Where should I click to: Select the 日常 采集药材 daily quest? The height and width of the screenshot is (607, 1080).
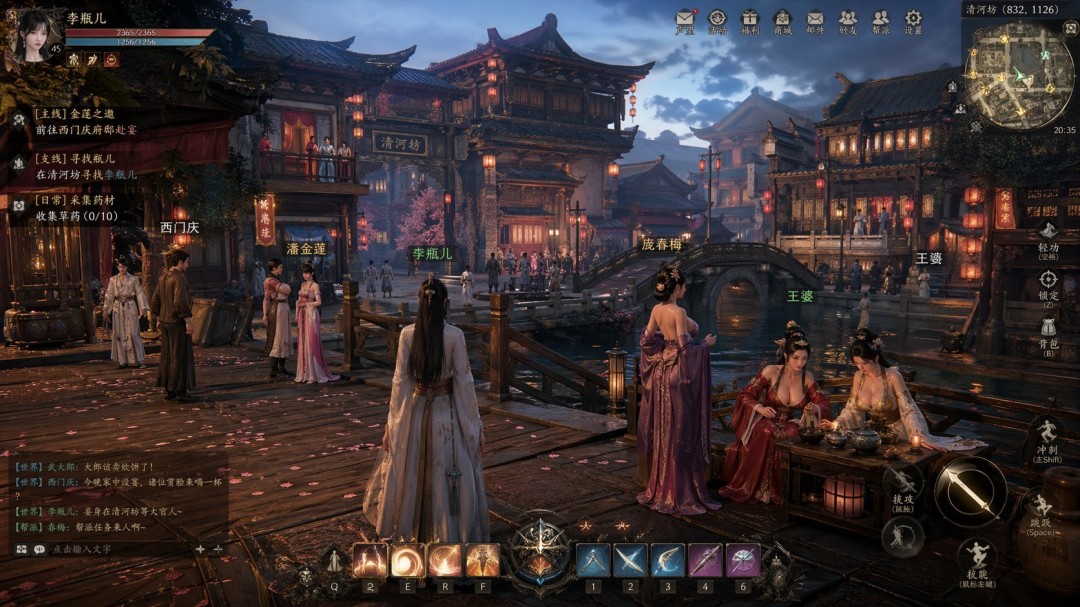click(75, 207)
